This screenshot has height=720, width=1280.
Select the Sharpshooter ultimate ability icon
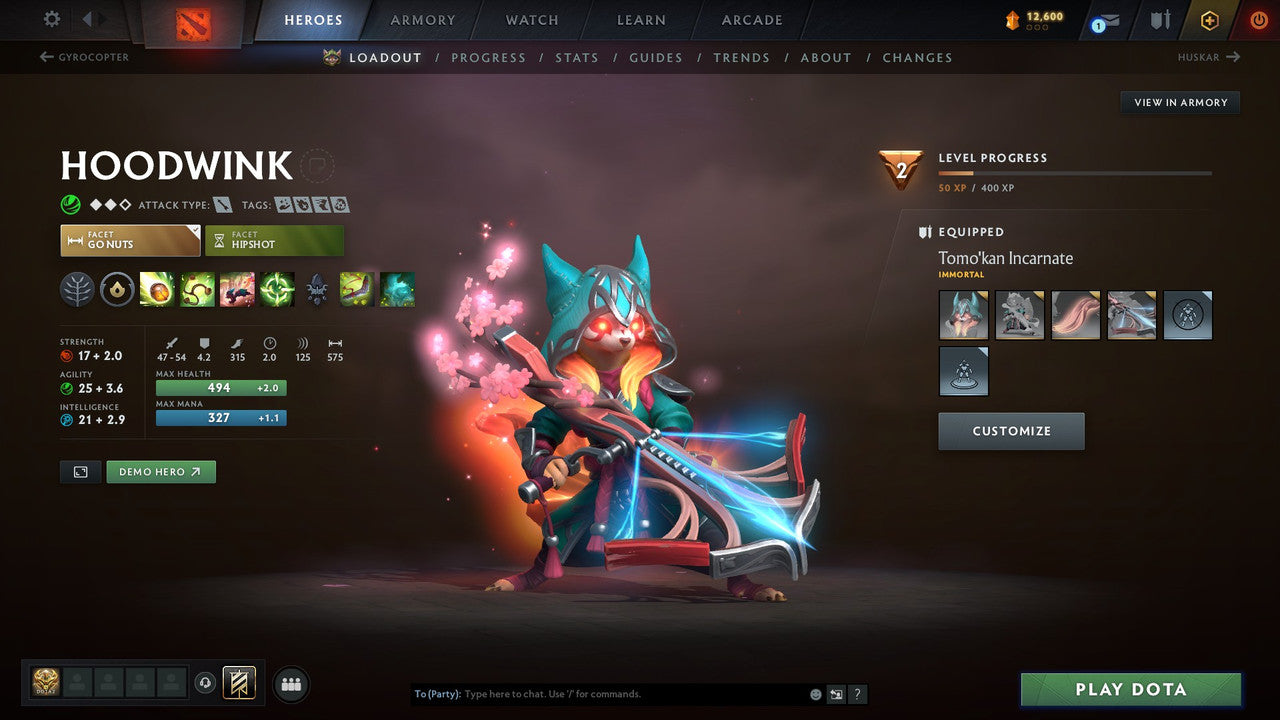pyautogui.click(x=277, y=289)
